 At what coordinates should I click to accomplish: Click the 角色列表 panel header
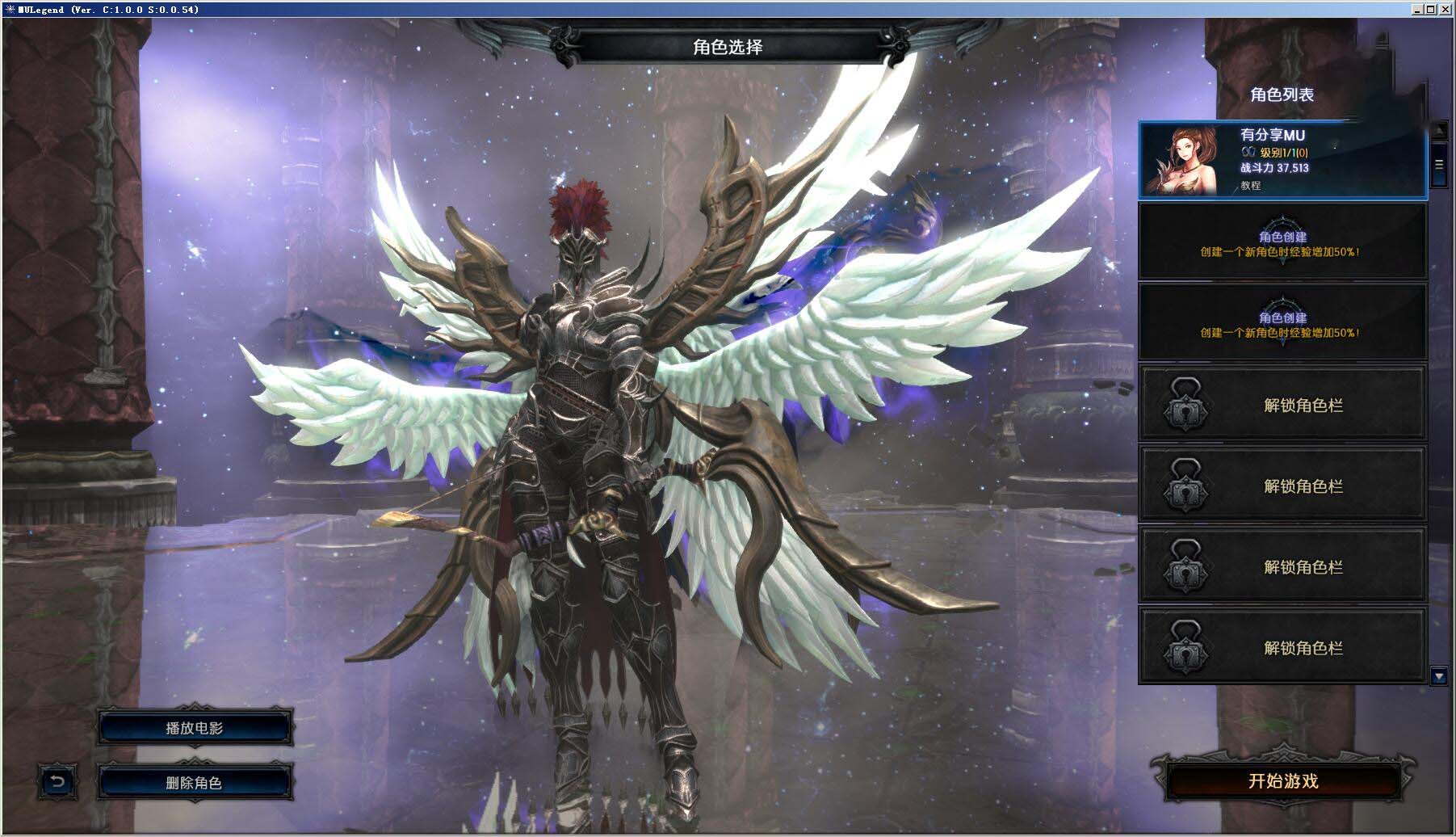(1283, 94)
